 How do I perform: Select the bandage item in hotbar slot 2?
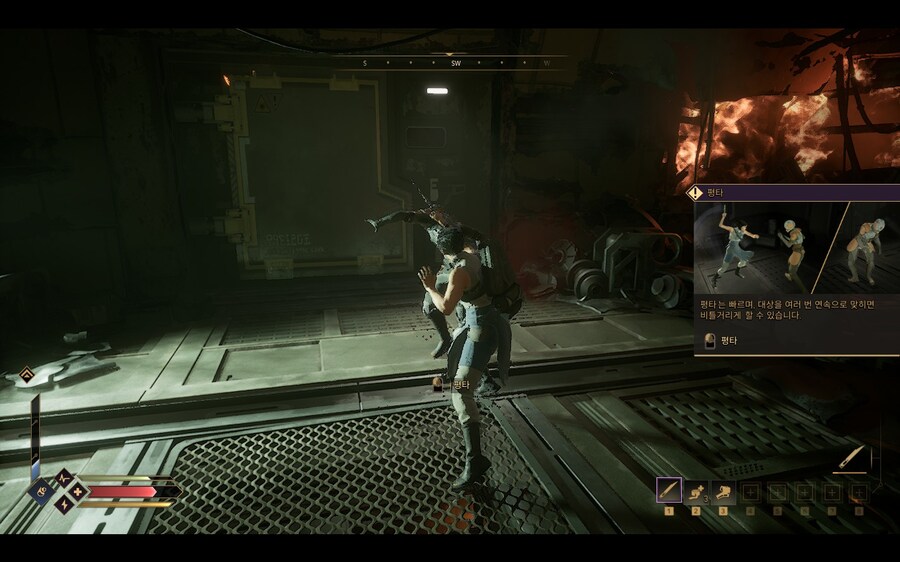(x=696, y=491)
